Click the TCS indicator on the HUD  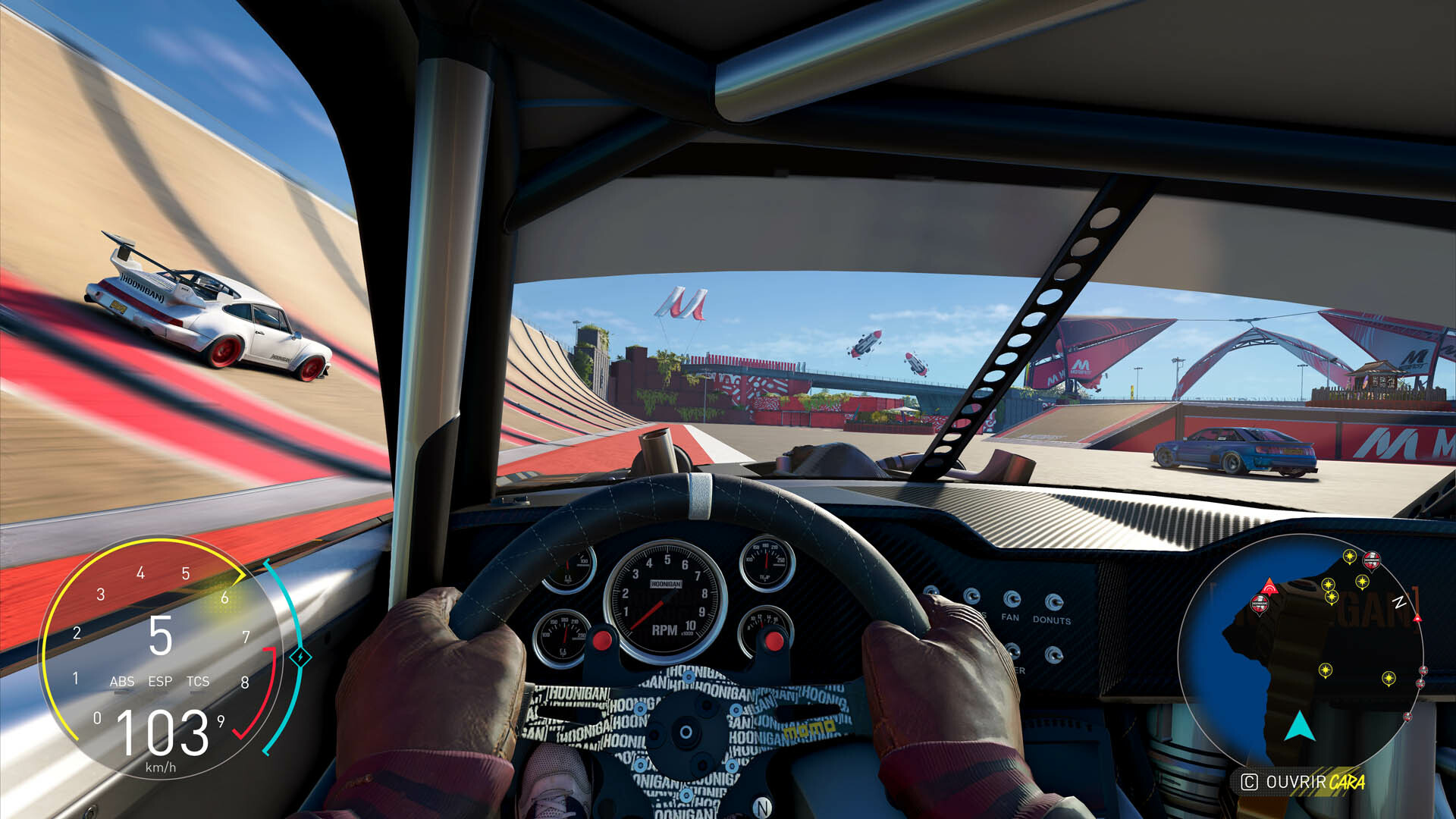click(x=197, y=681)
